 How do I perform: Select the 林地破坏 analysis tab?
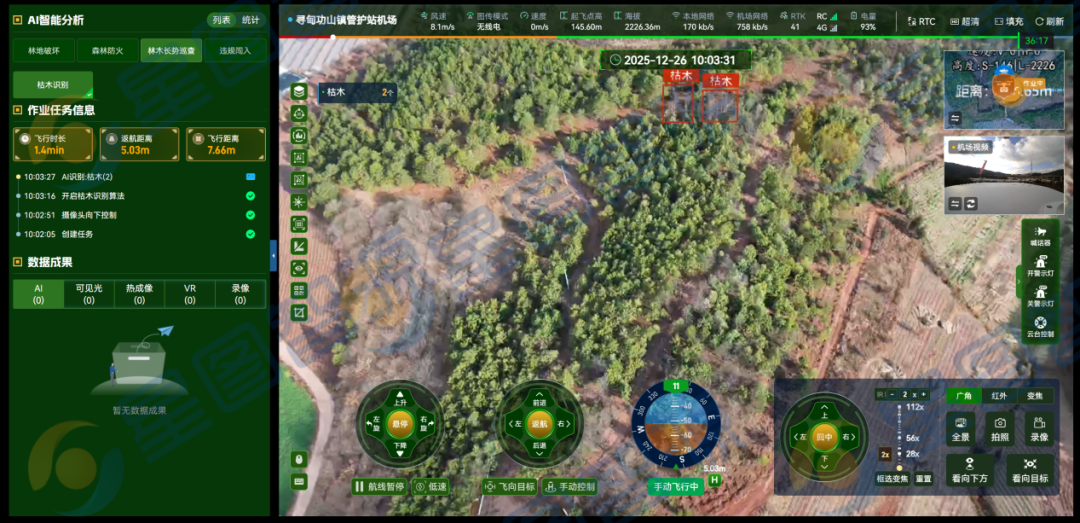[44, 50]
